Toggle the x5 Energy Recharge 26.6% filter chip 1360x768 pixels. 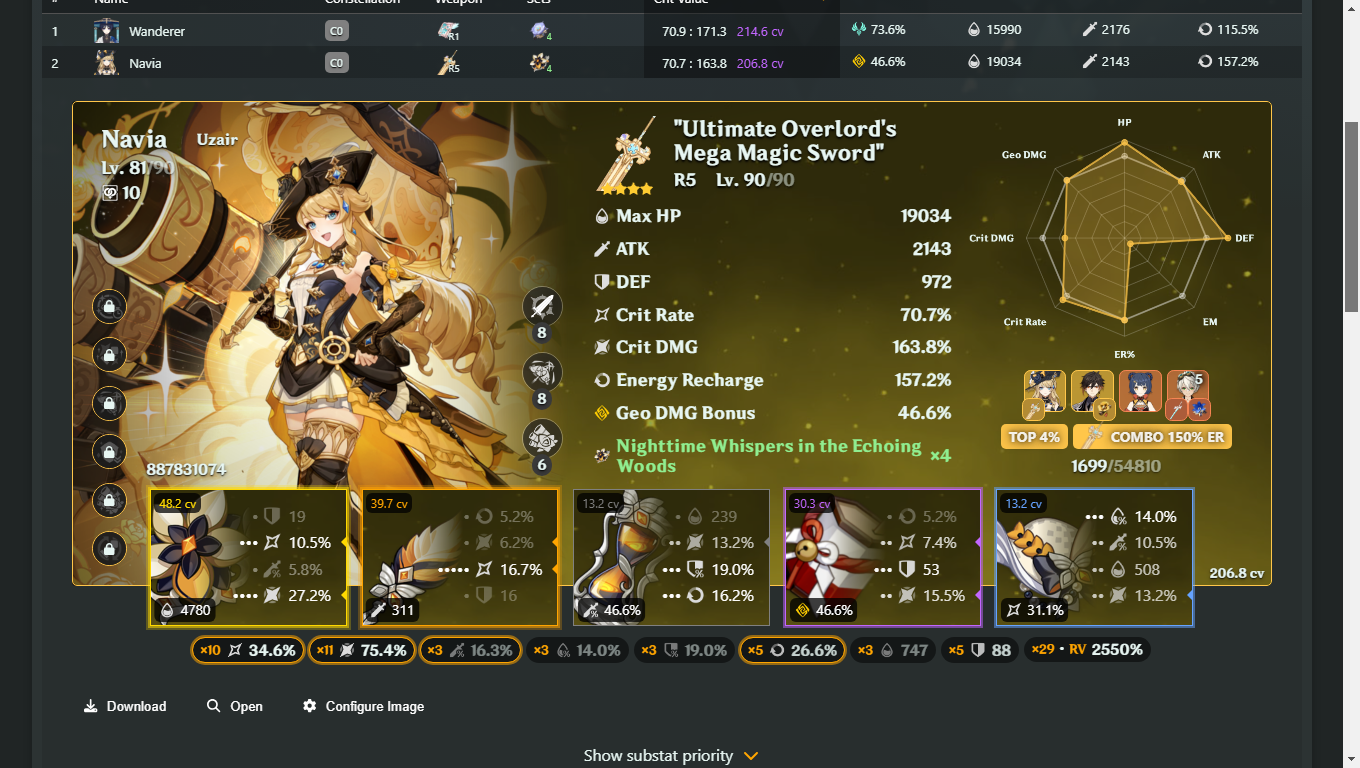coord(792,649)
